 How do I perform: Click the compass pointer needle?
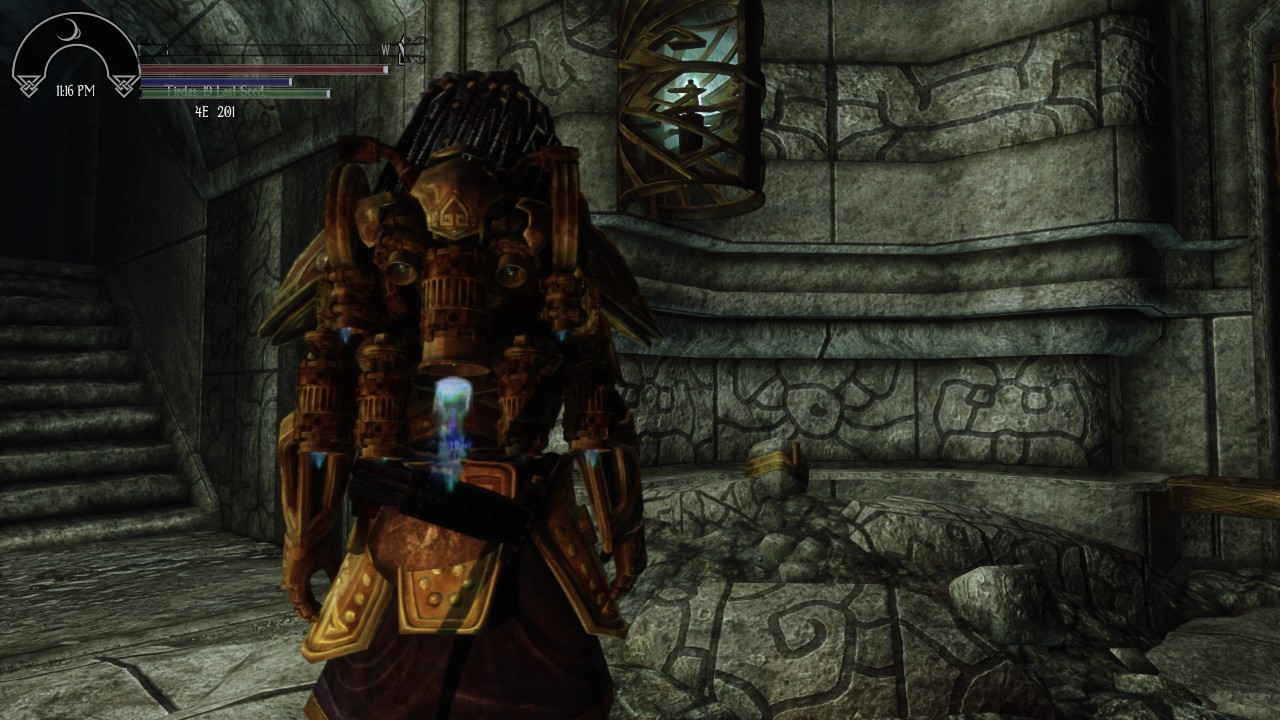(400, 49)
